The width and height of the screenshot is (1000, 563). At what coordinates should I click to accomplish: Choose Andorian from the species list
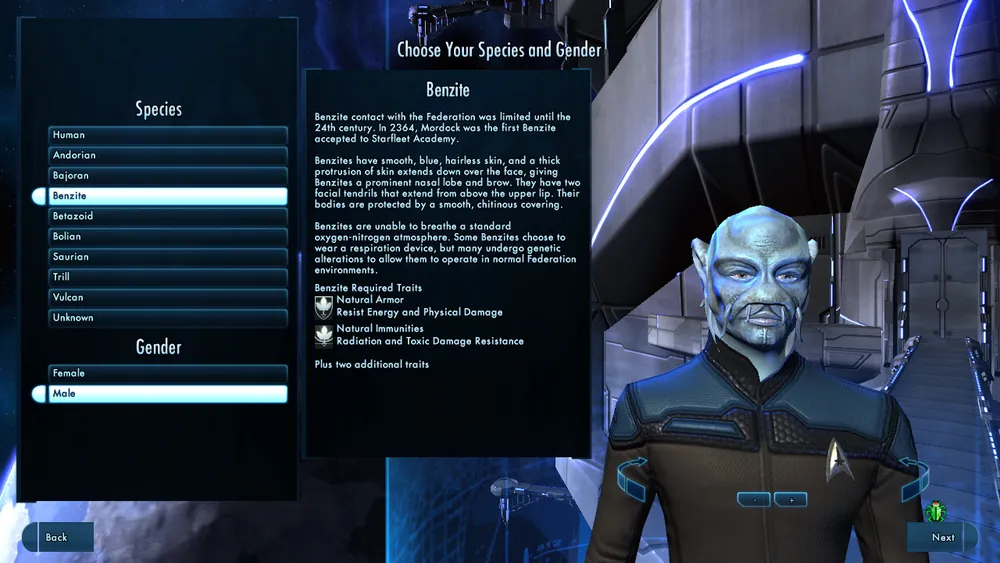click(x=168, y=155)
